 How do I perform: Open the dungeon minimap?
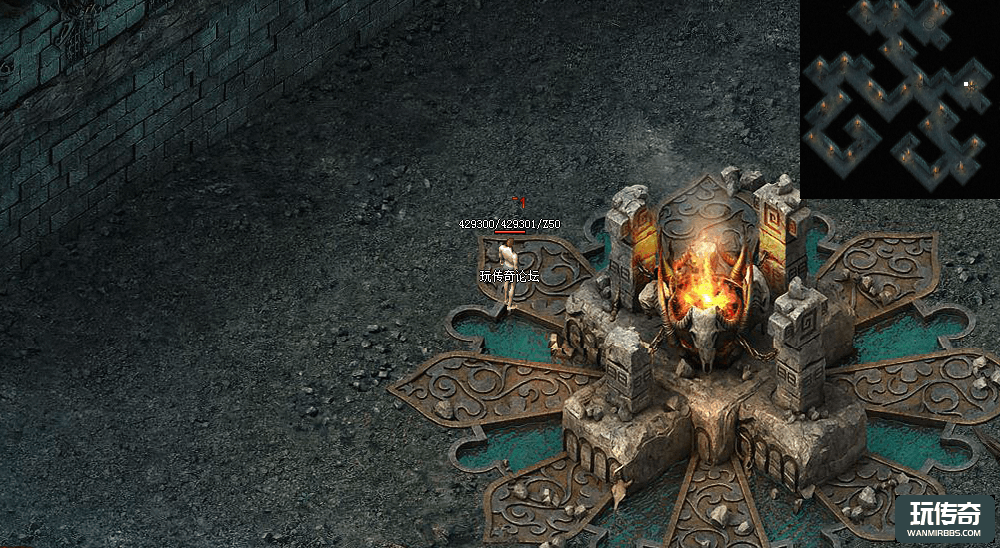[x=899, y=98]
